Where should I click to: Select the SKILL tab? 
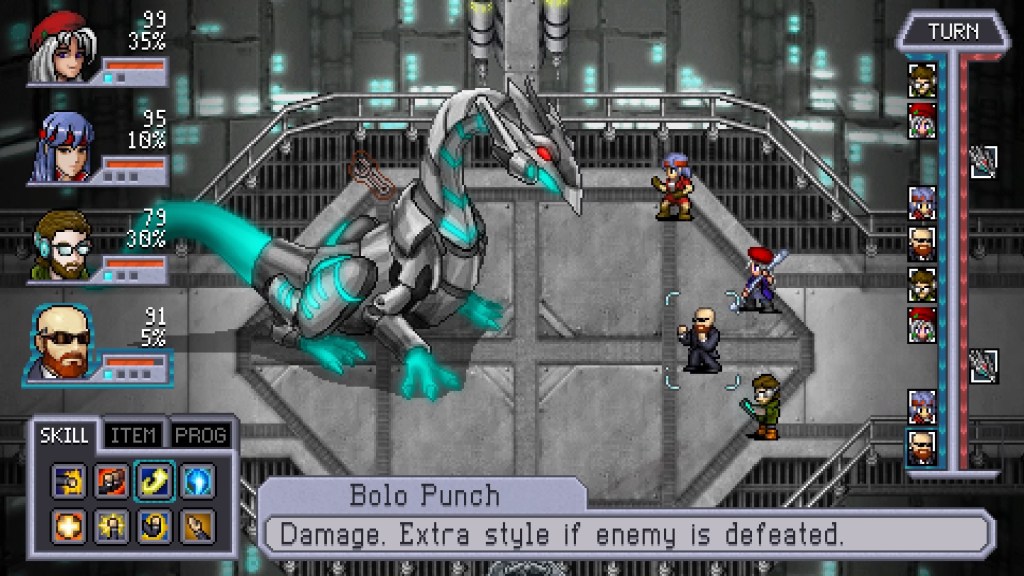tap(65, 436)
